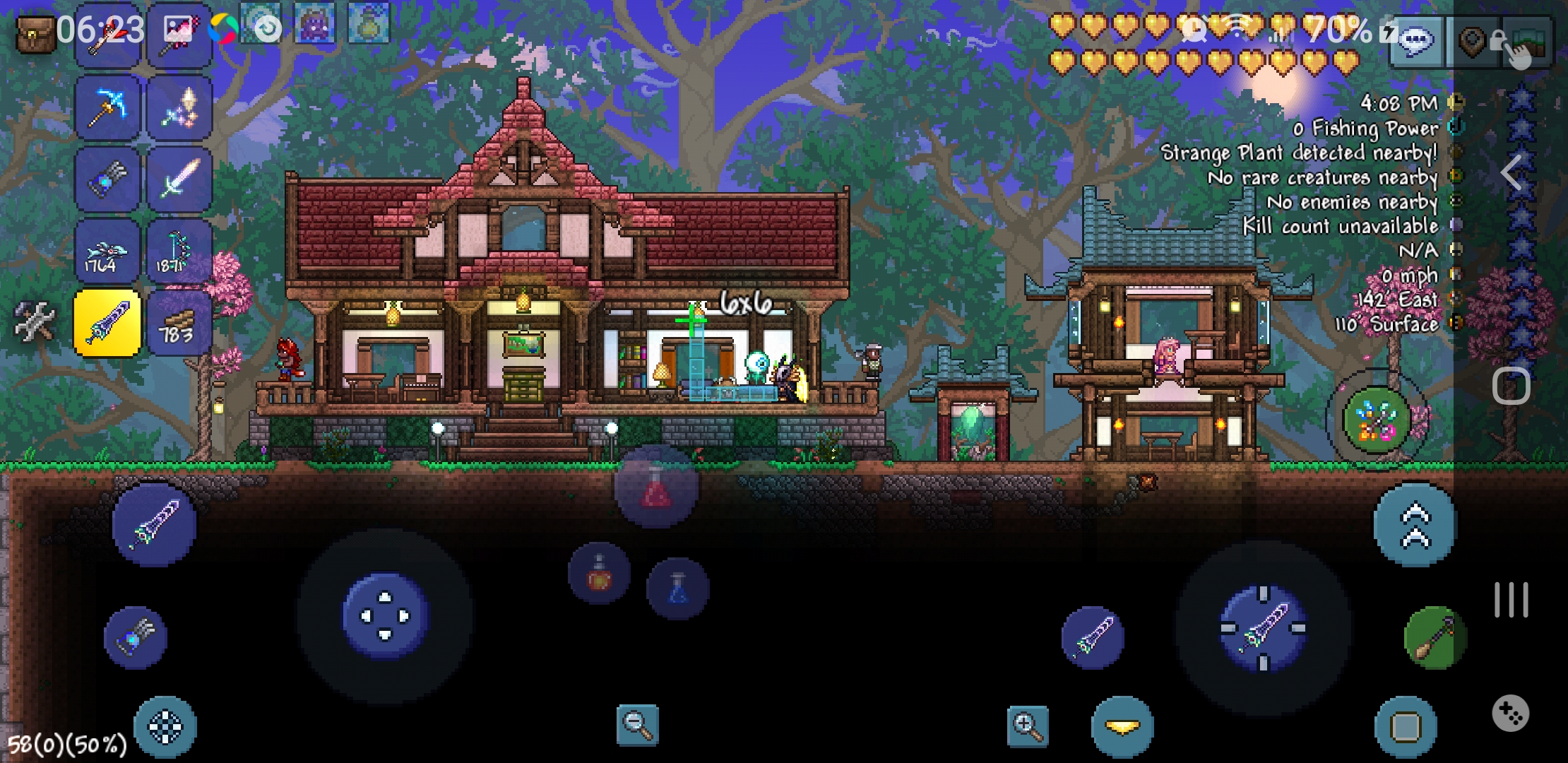
Task: Use the blue mana potion shortcut
Action: click(677, 588)
